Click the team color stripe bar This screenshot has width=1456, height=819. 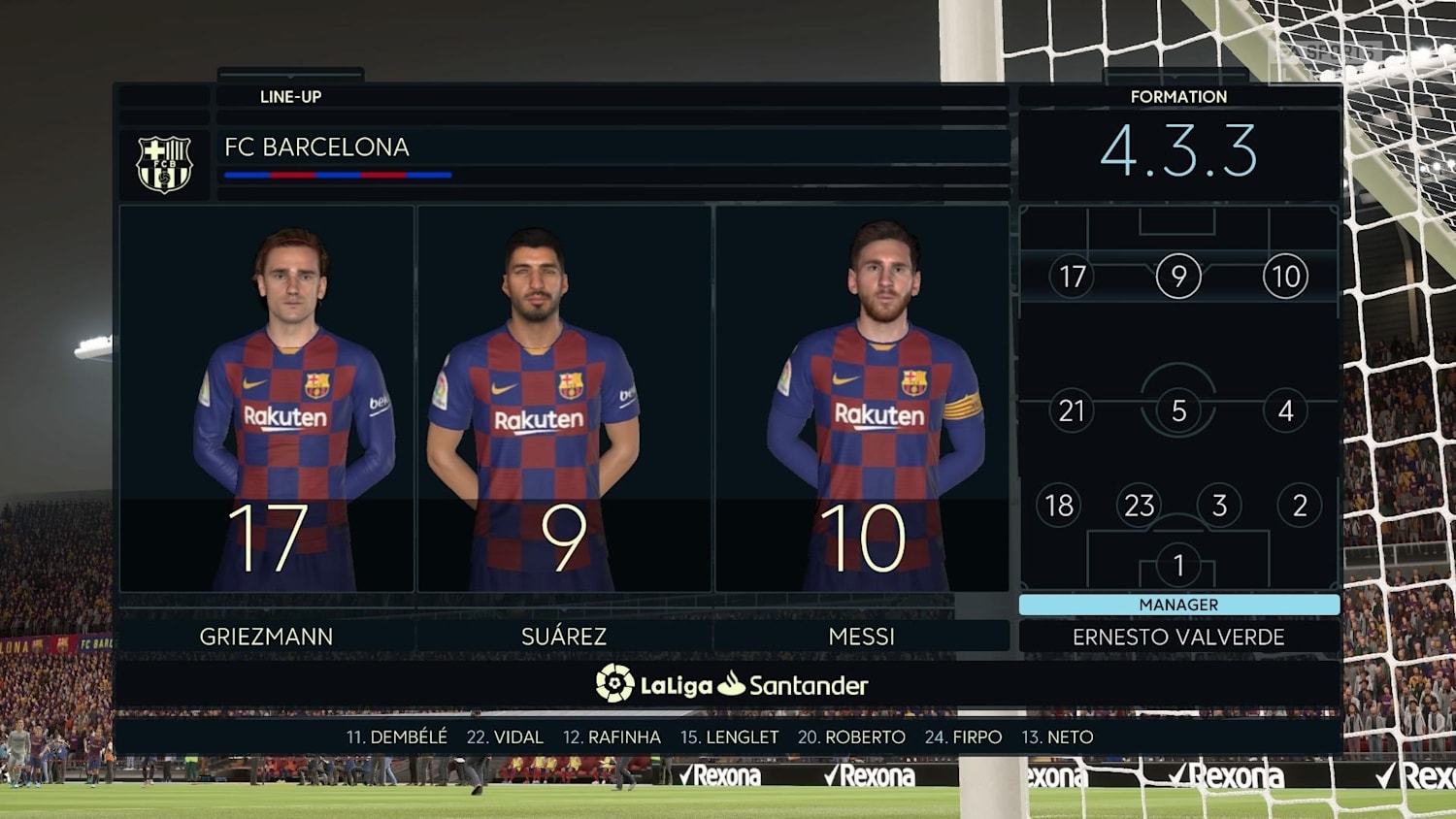coord(338,175)
